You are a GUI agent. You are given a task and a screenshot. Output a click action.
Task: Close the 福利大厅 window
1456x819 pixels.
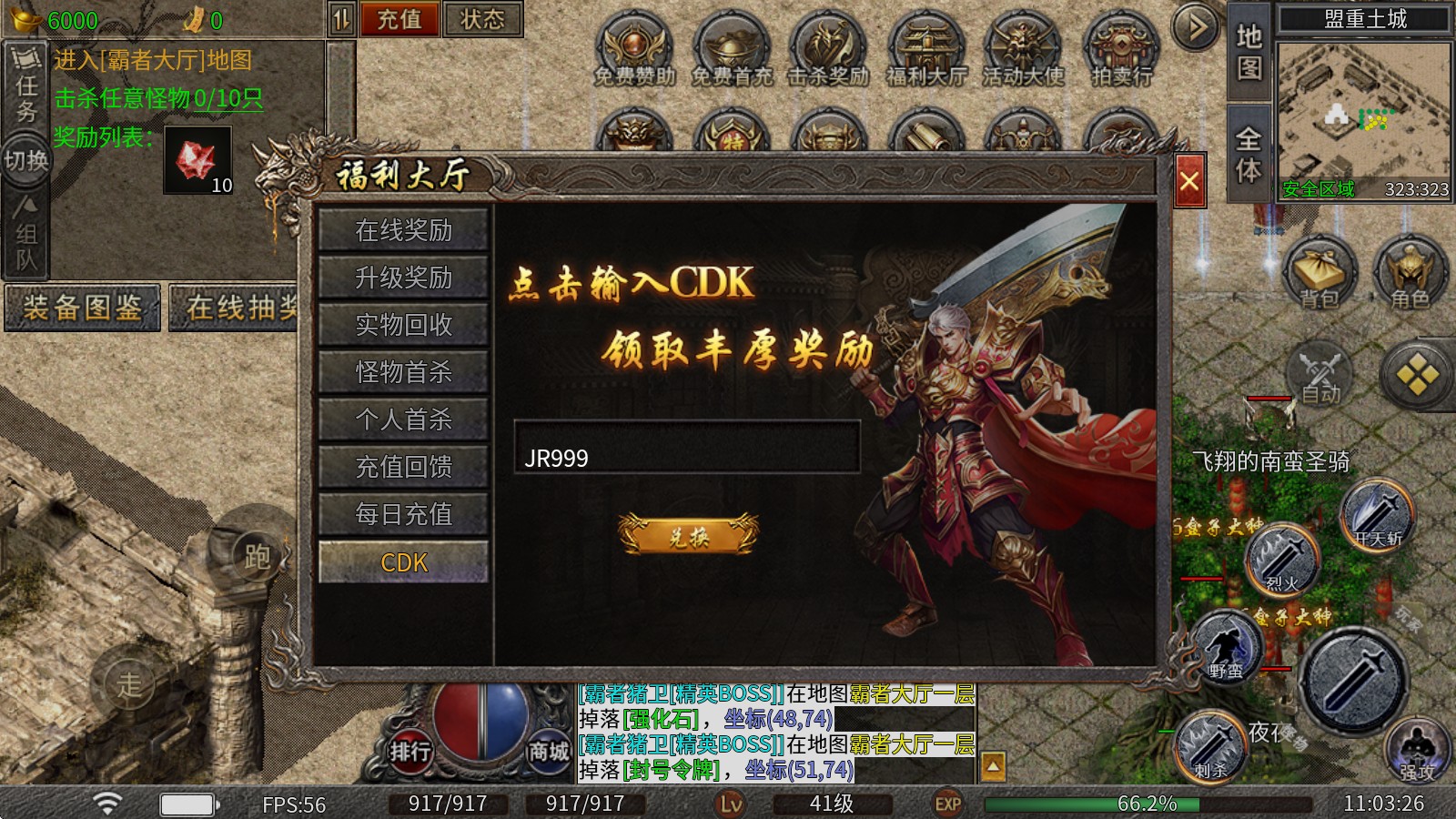[1188, 182]
